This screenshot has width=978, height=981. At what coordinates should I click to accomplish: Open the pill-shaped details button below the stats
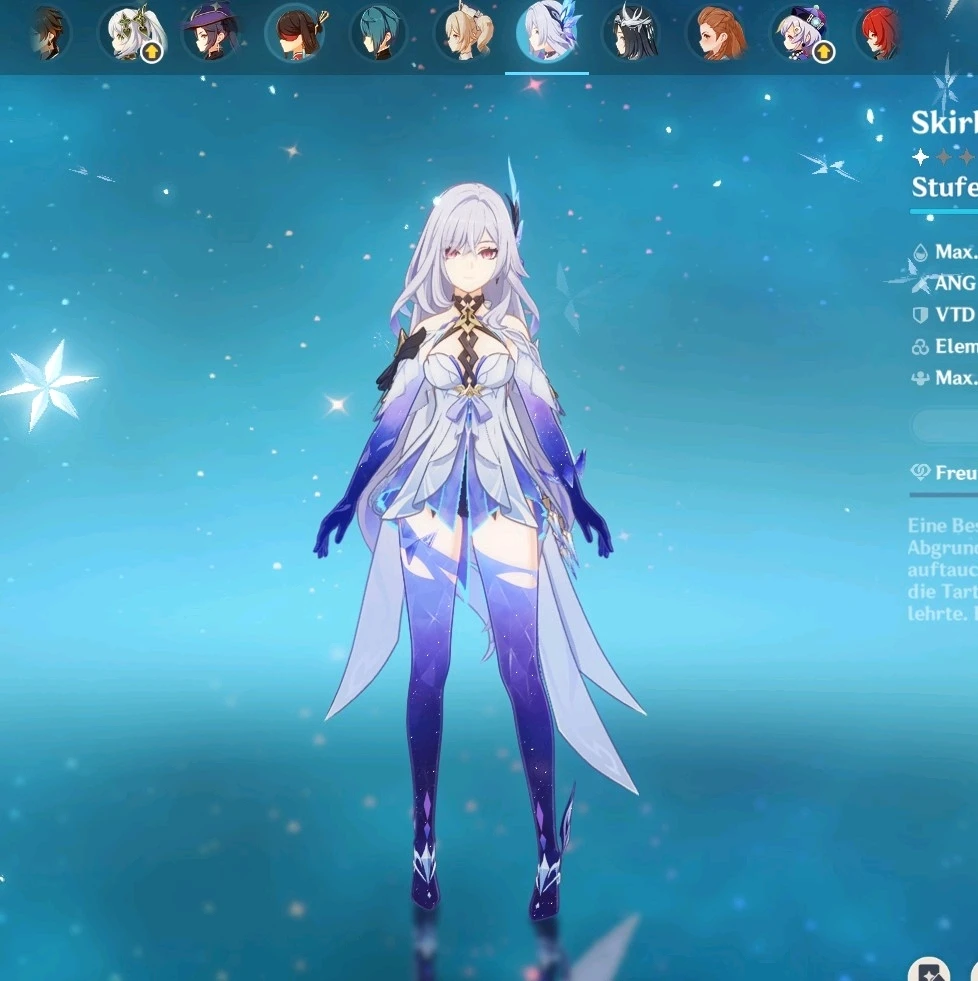945,426
